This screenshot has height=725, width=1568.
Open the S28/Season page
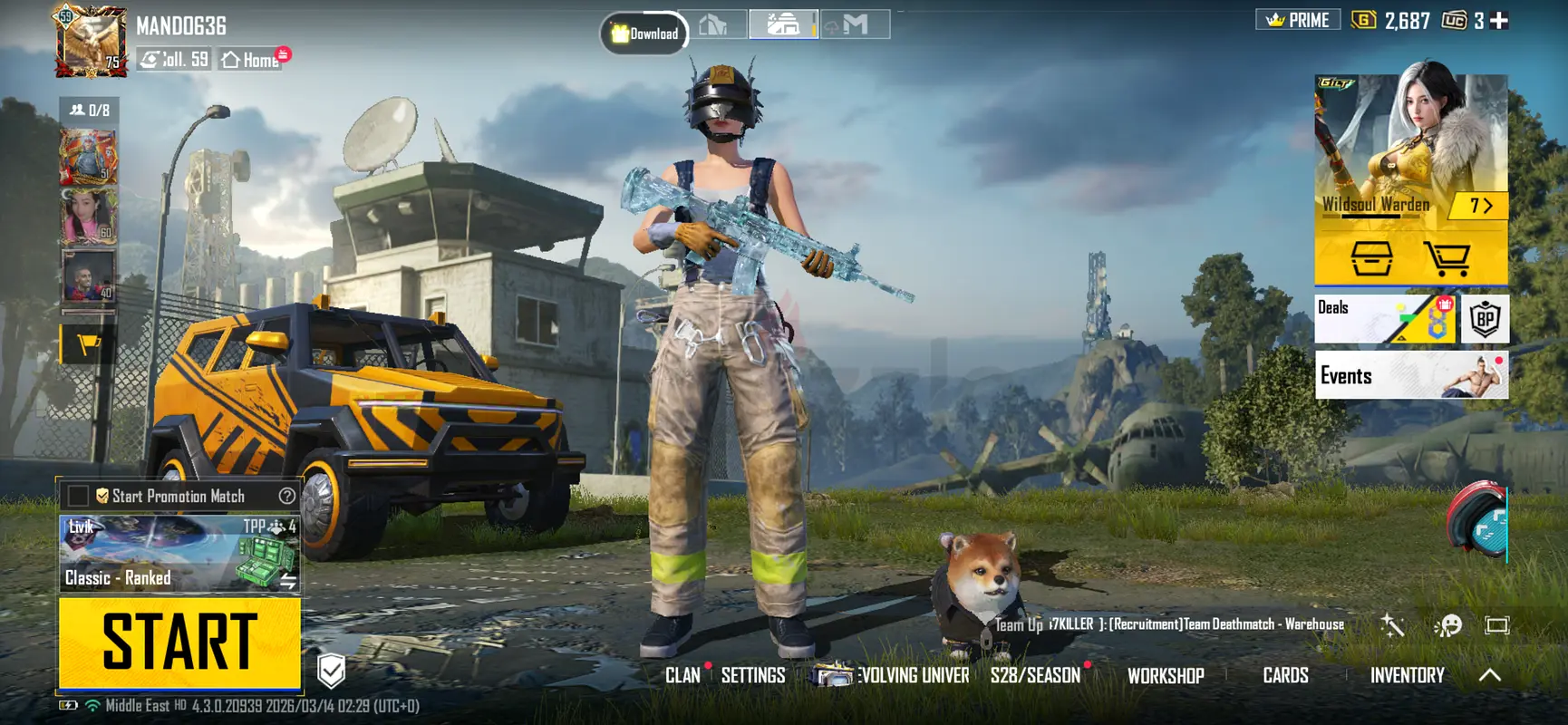1035,675
